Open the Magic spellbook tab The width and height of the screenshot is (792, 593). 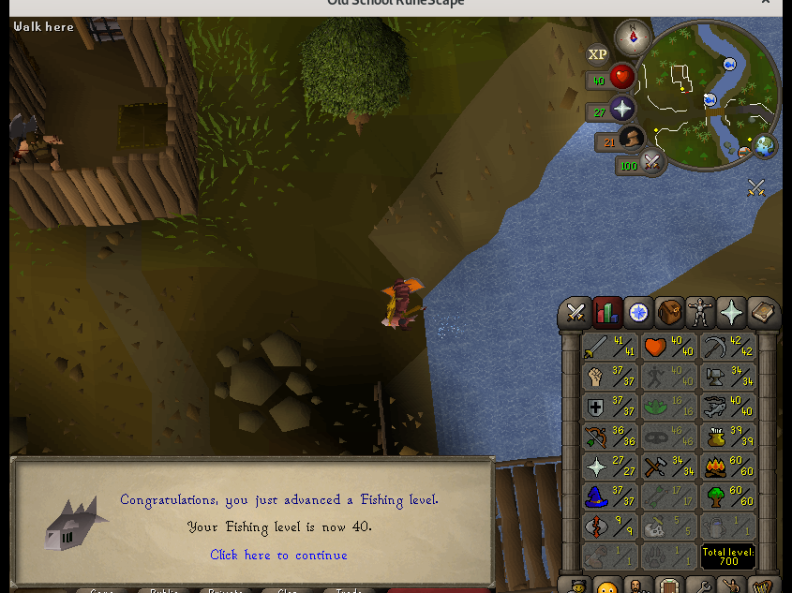tap(762, 313)
